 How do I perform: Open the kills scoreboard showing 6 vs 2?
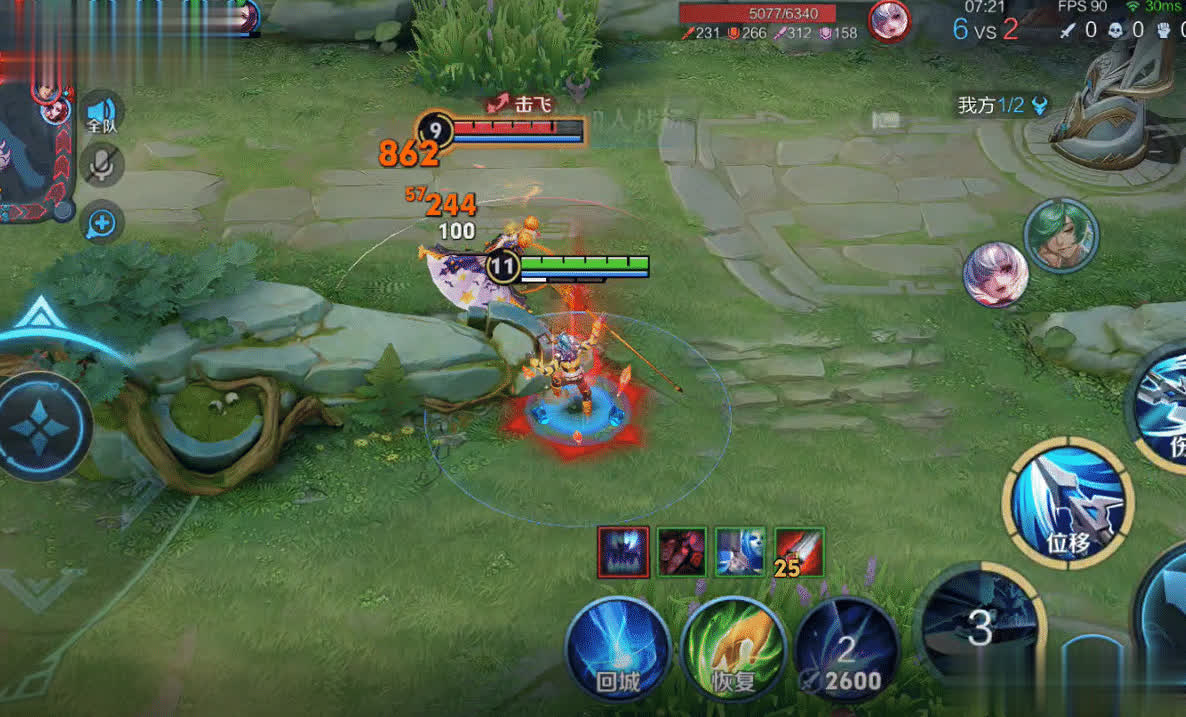point(985,28)
